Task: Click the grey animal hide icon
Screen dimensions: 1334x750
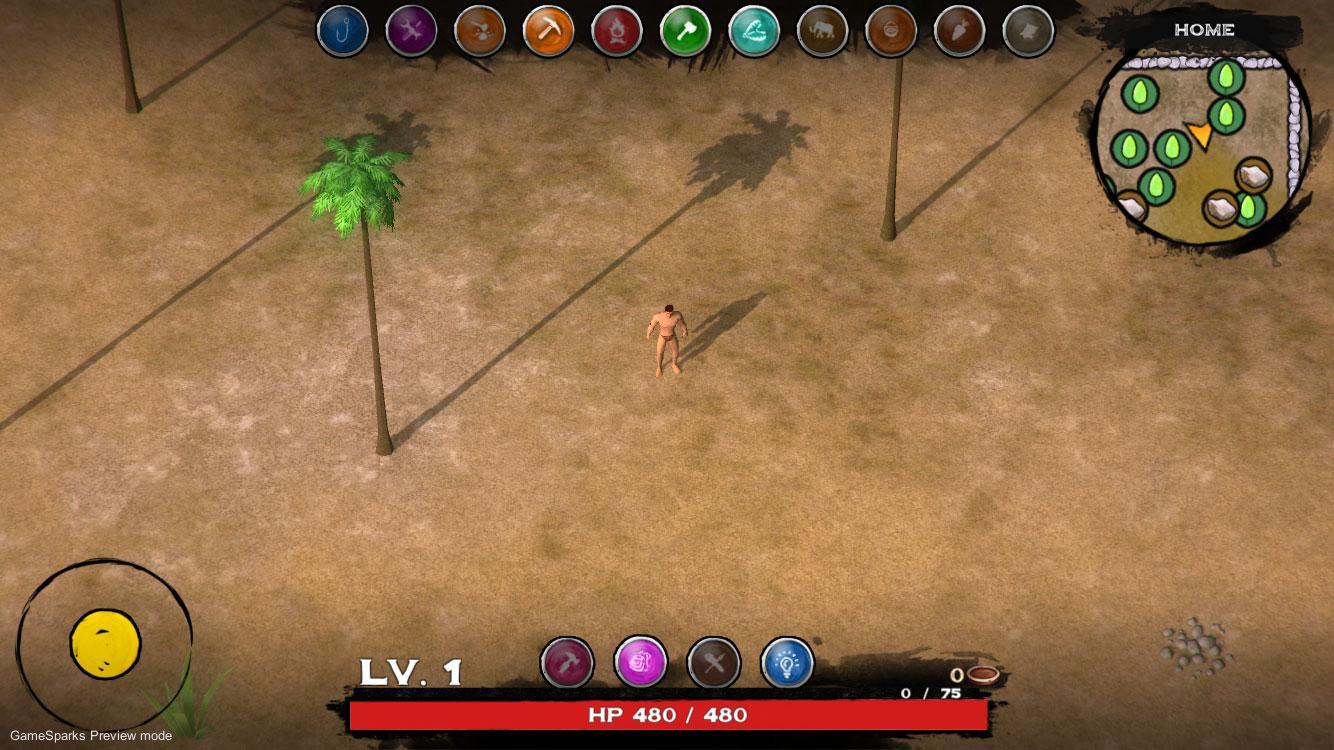Action: [1027, 31]
